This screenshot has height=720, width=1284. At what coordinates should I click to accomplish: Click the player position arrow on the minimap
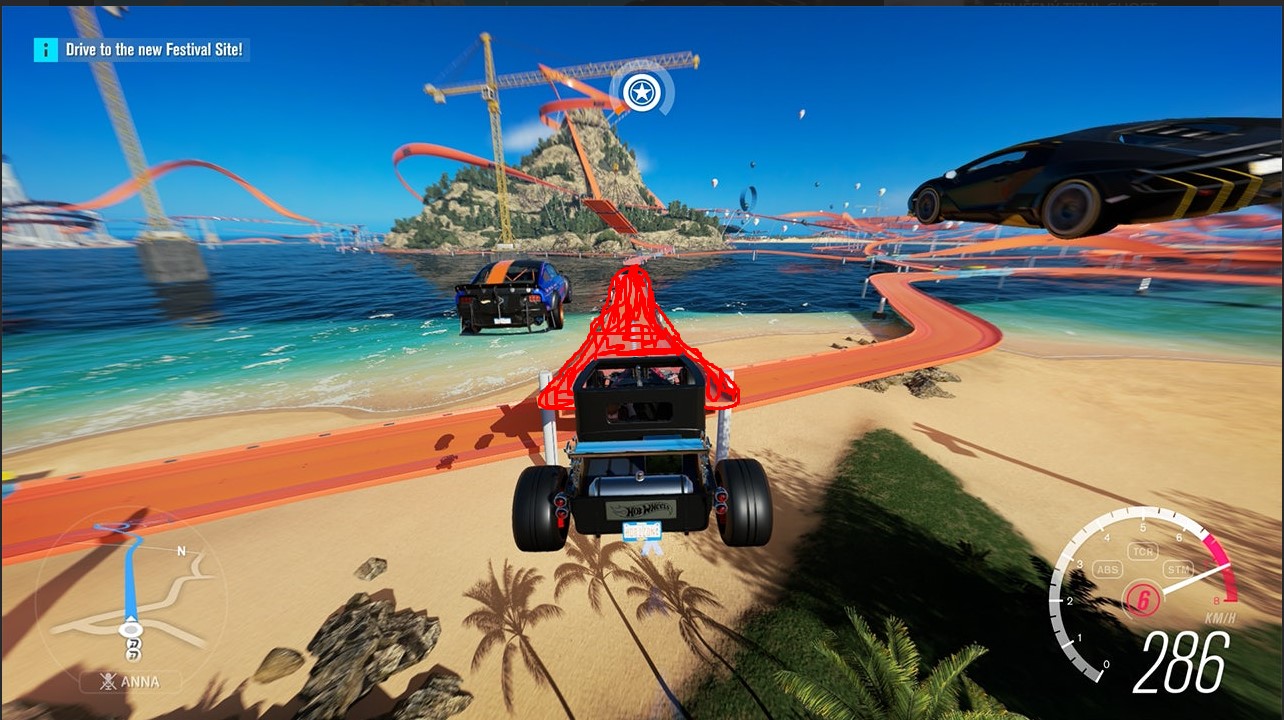pyautogui.click(x=130, y=630)
